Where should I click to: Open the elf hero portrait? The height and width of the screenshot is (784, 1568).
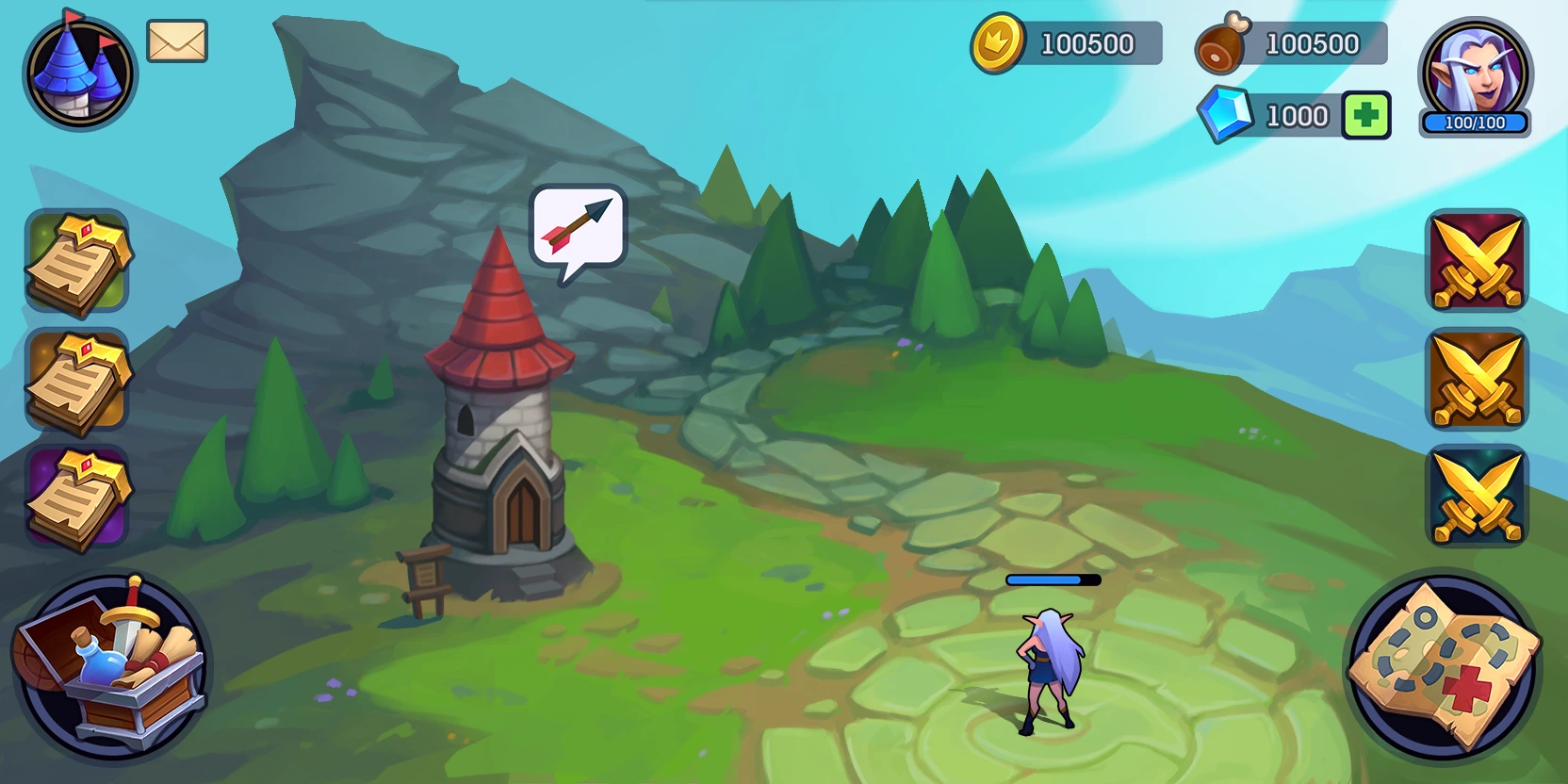click(x=1475, y=75)
